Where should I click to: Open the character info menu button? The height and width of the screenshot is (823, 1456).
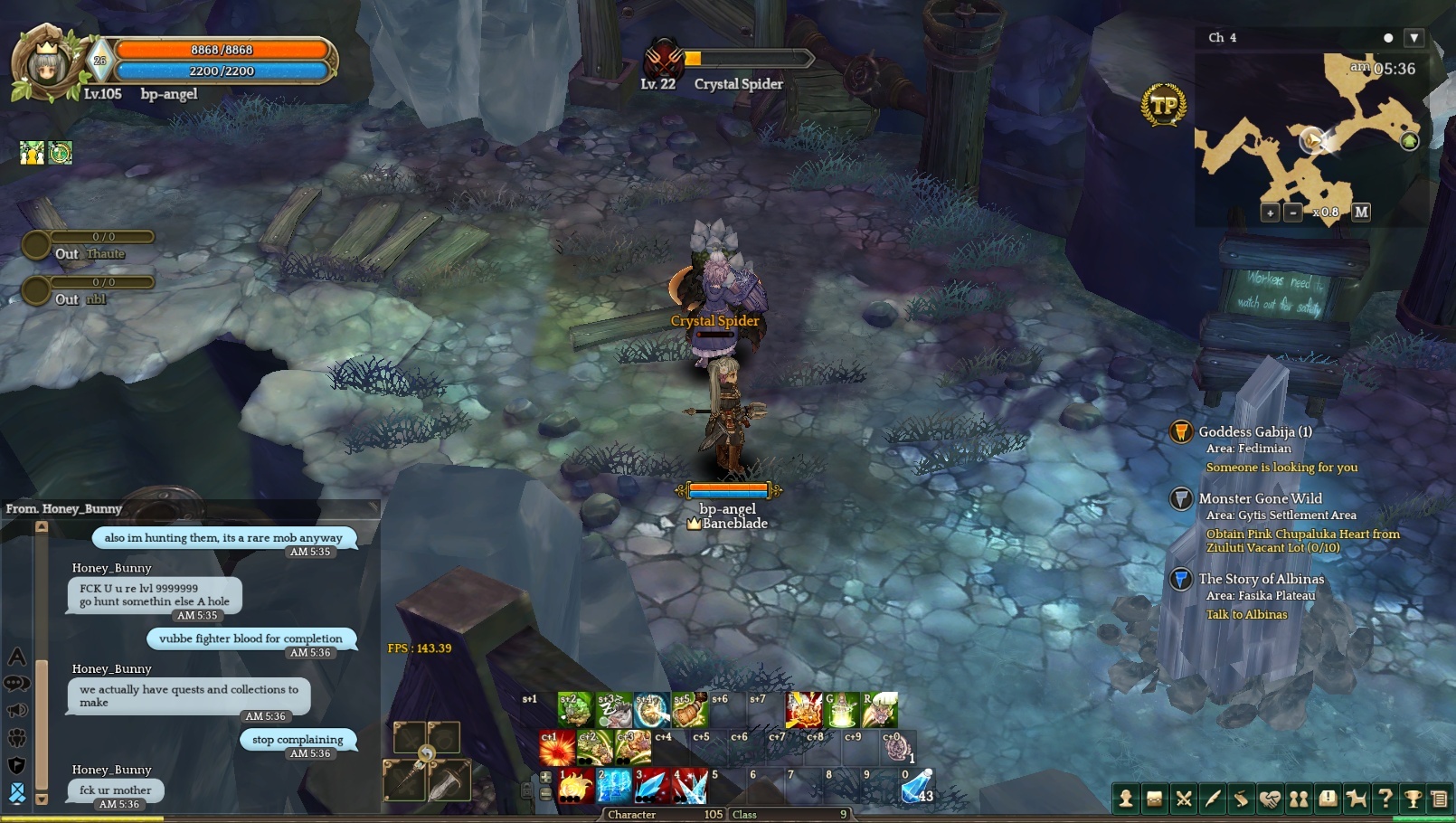pos(1126,799)
